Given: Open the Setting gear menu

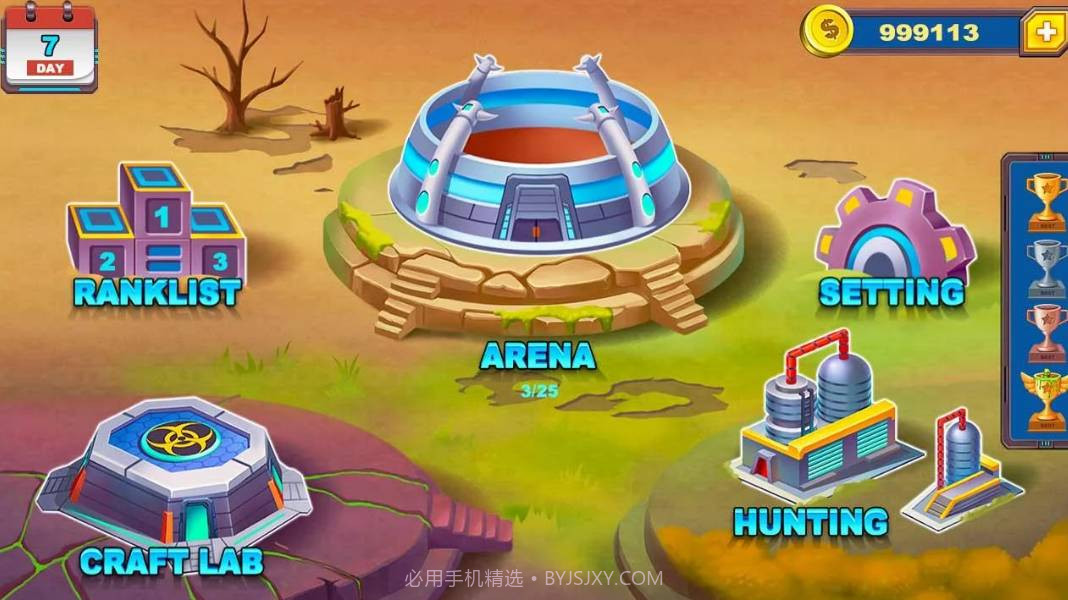Looking at the screenshot, I should [x=893, y=235].
